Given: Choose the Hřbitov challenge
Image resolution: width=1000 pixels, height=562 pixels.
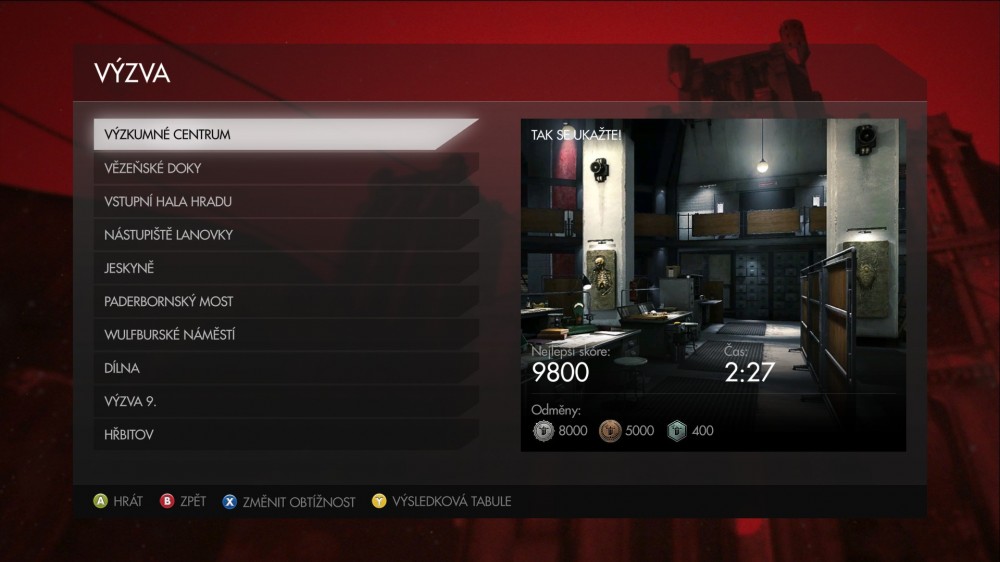Looking at the screenshot, I should 285,435.
